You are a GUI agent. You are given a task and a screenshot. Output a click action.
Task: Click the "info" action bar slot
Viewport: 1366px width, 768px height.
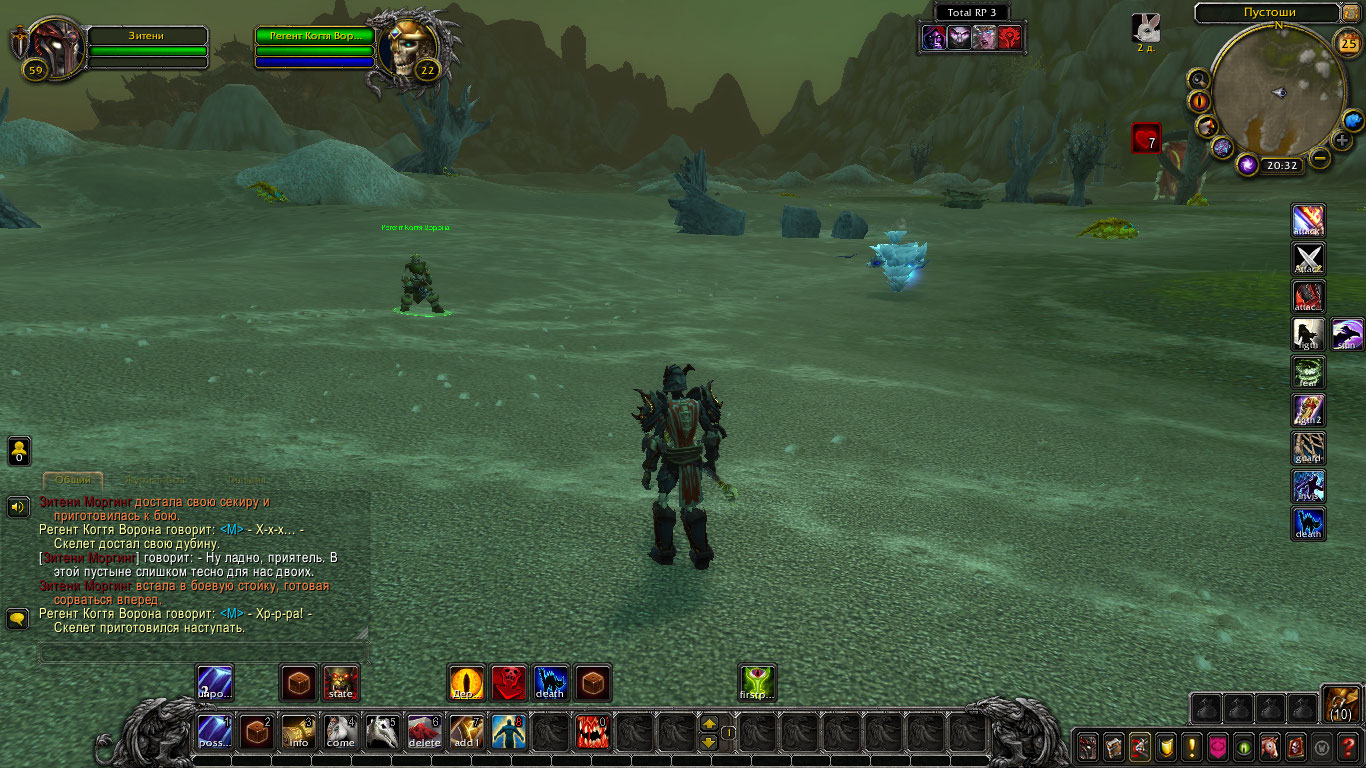point(299,732)
